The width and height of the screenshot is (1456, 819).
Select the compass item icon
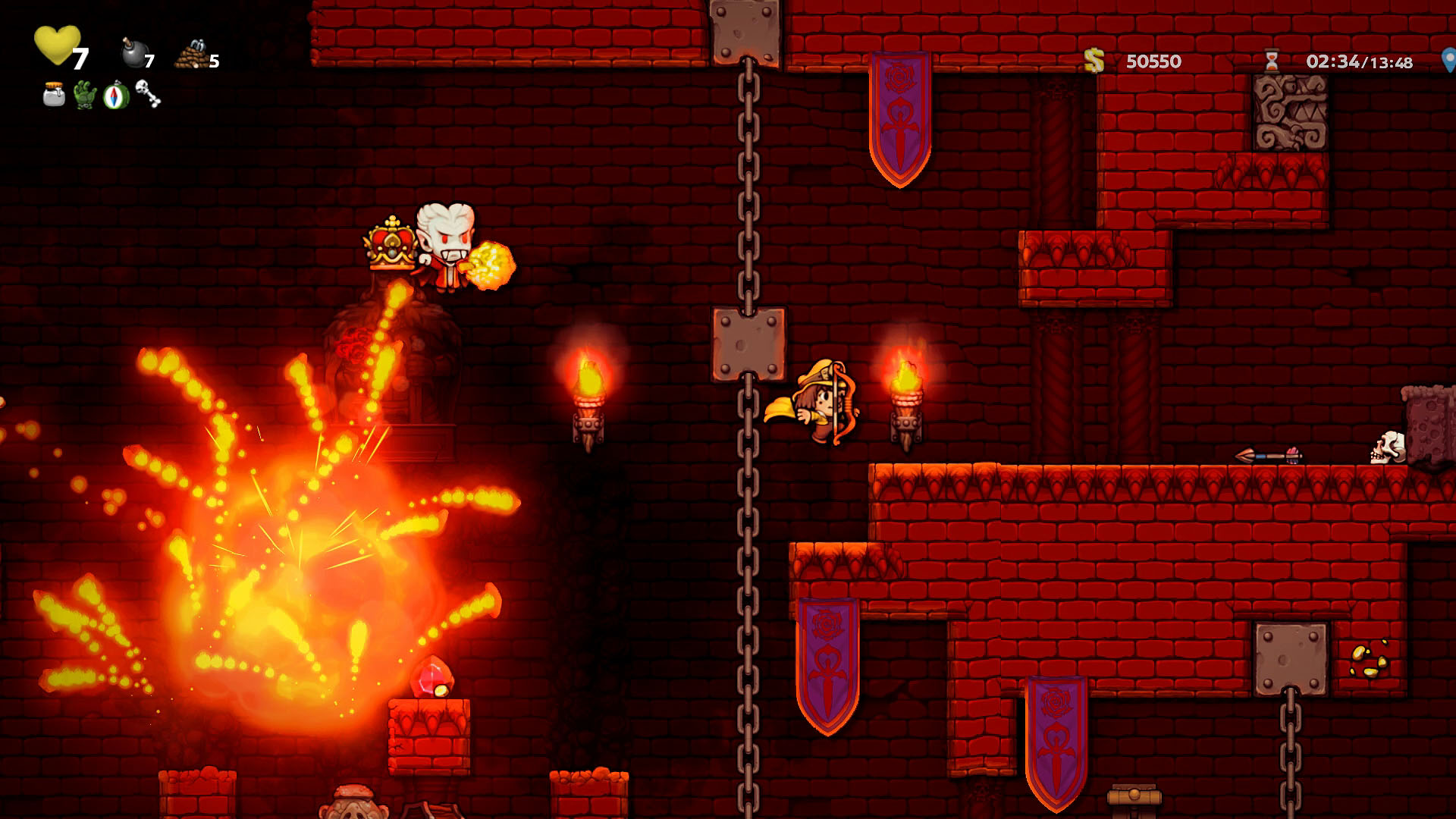(x=116, y=95)
